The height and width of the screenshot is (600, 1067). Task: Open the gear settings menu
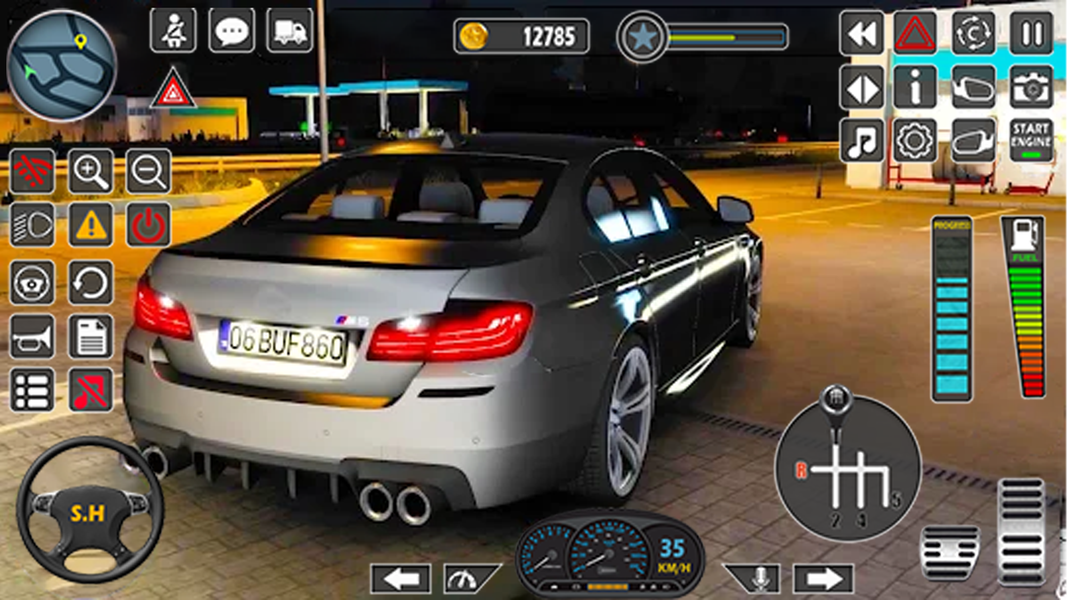click(914, 141)
